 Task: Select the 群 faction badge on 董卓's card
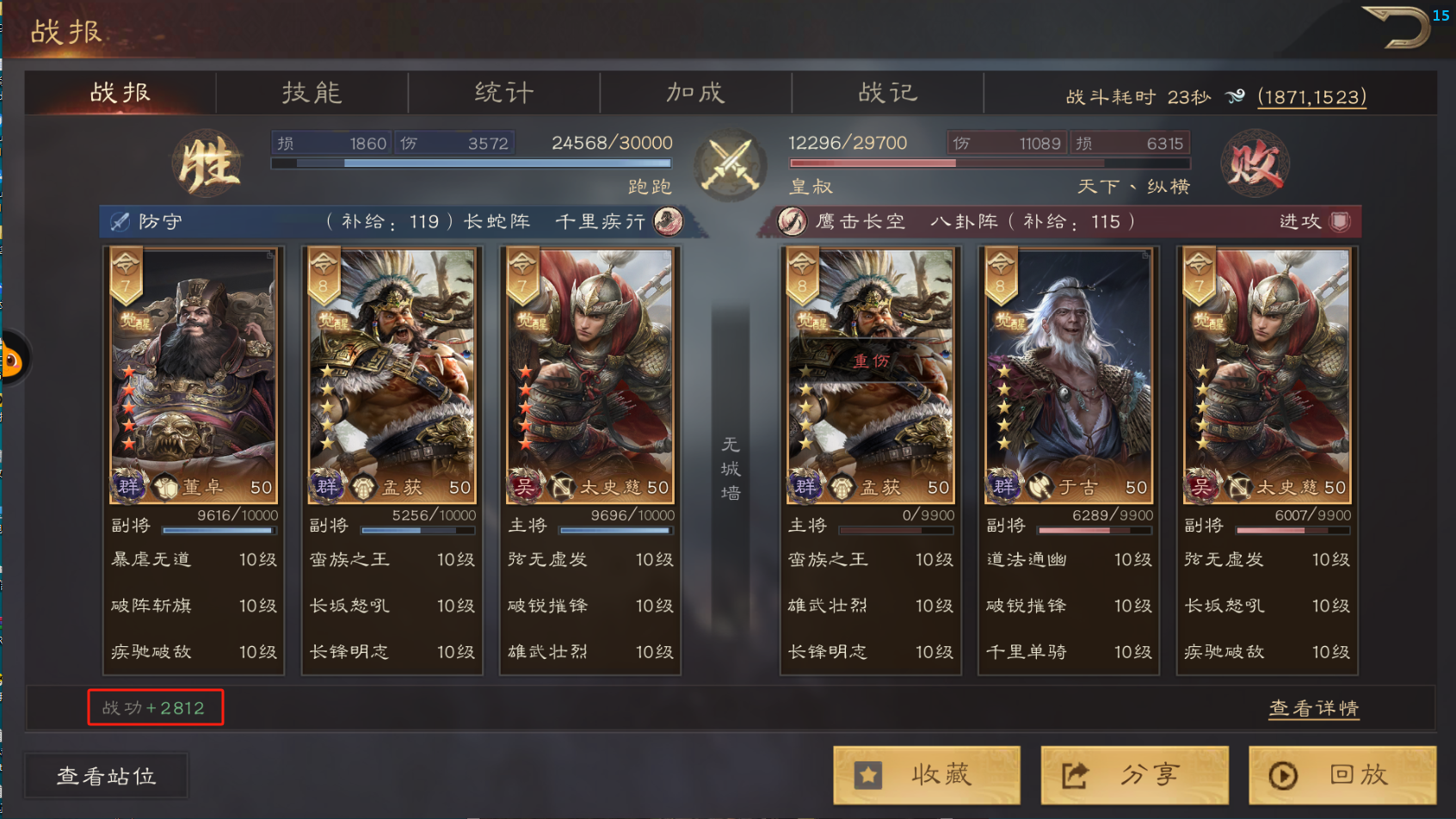127,486
